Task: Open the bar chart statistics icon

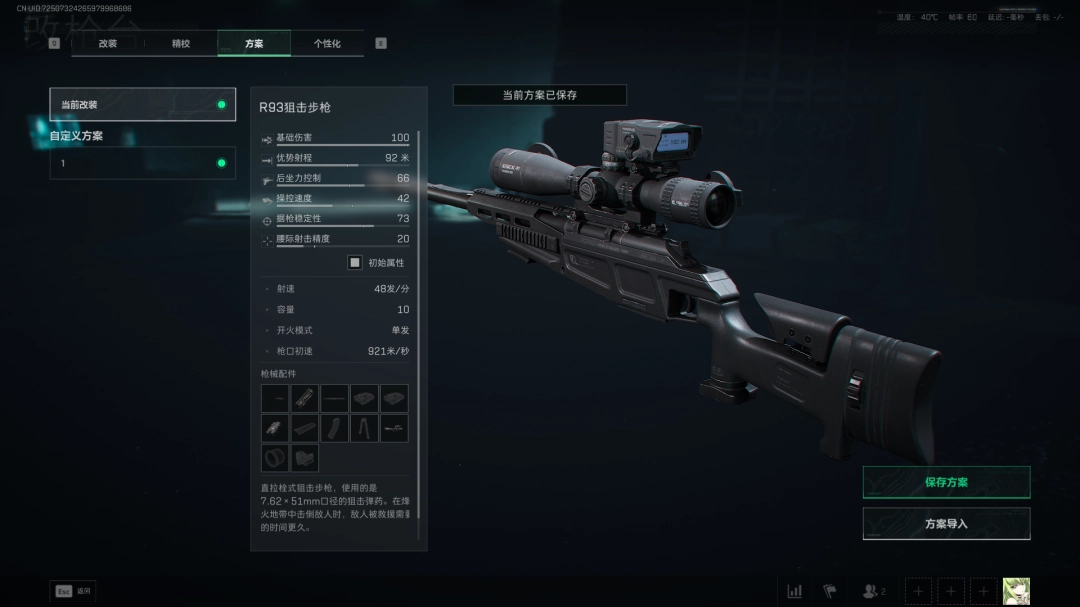Action: 794,591
